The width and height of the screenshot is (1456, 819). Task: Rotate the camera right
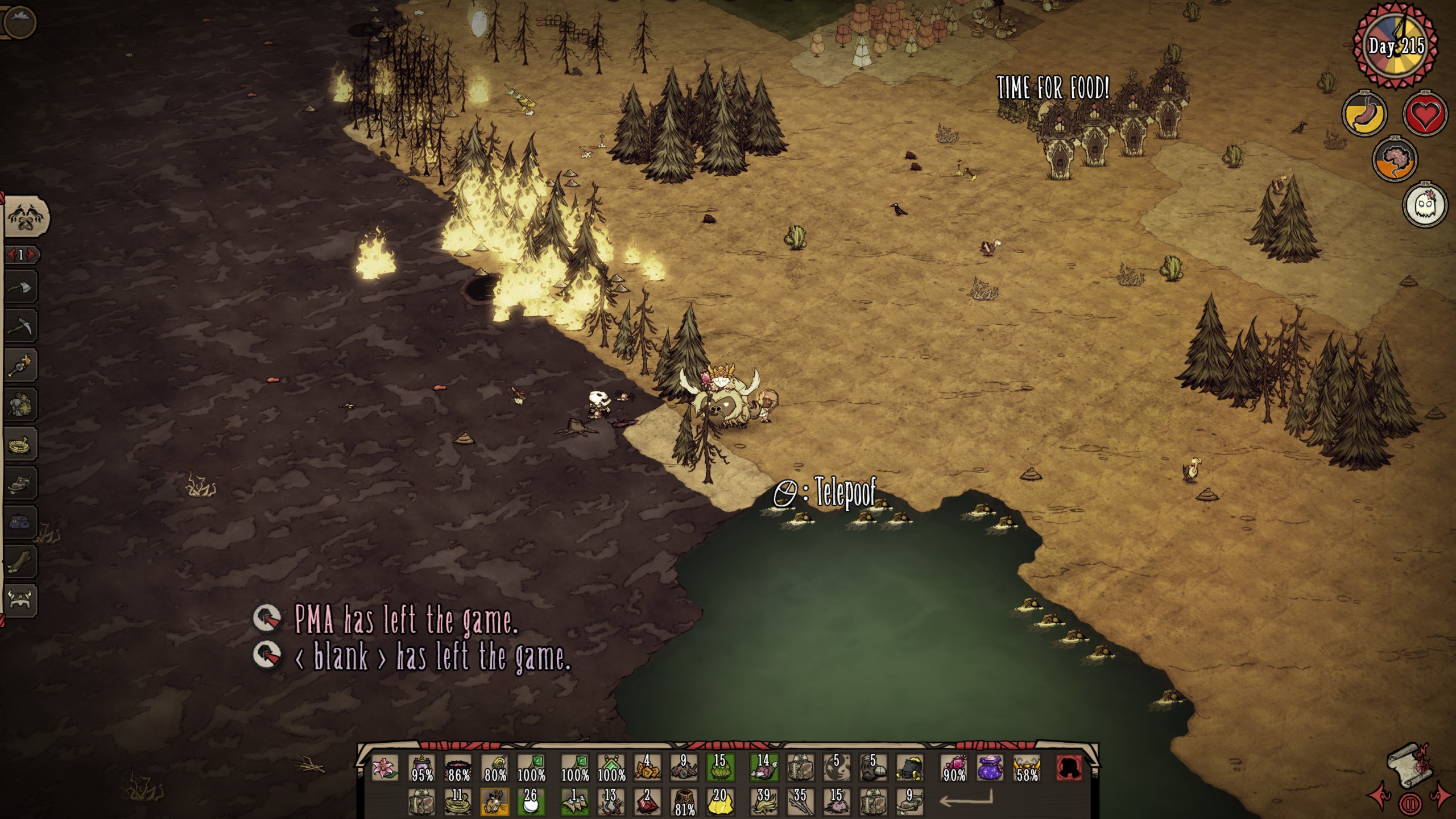[1440, 795]
